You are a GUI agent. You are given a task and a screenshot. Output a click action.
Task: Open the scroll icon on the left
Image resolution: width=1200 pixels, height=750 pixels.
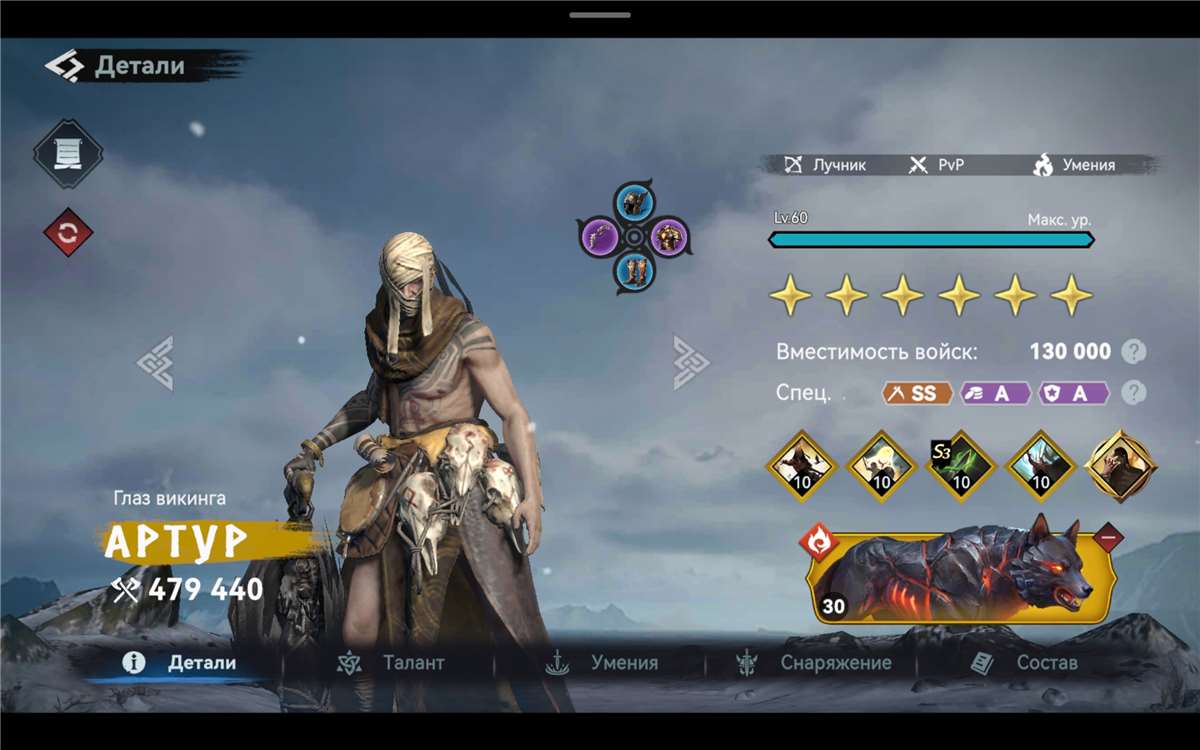(68, 153)
